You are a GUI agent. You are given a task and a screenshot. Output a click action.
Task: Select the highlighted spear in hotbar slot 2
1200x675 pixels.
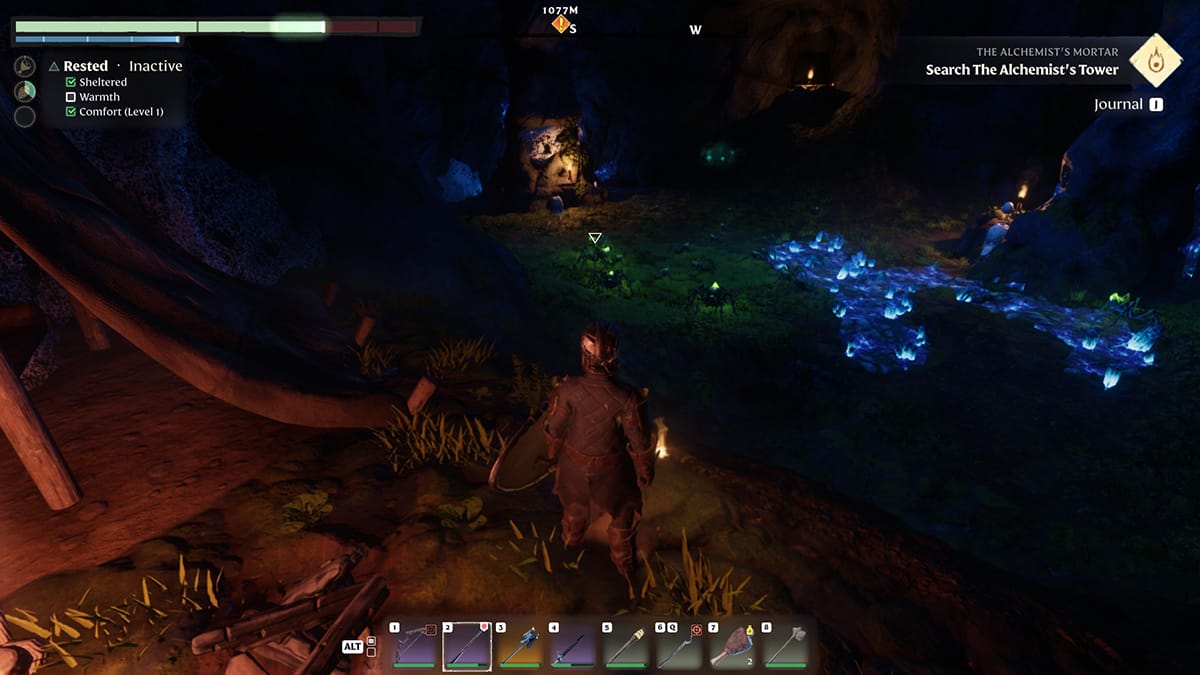pyautogui.click(x=466, y=646)
